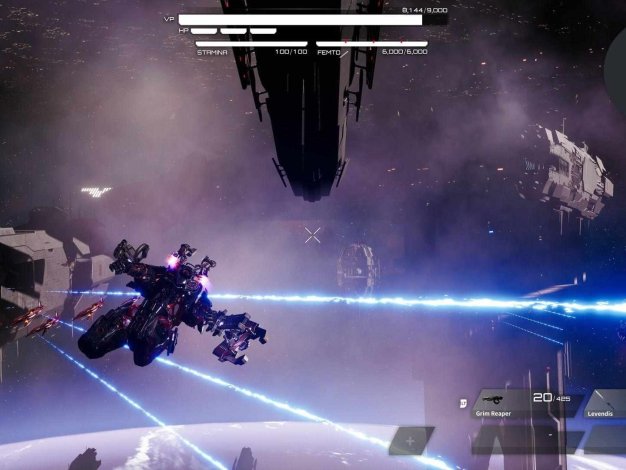
Task: Click the plus-sign empty equipment slot
Action: [410, 440]
